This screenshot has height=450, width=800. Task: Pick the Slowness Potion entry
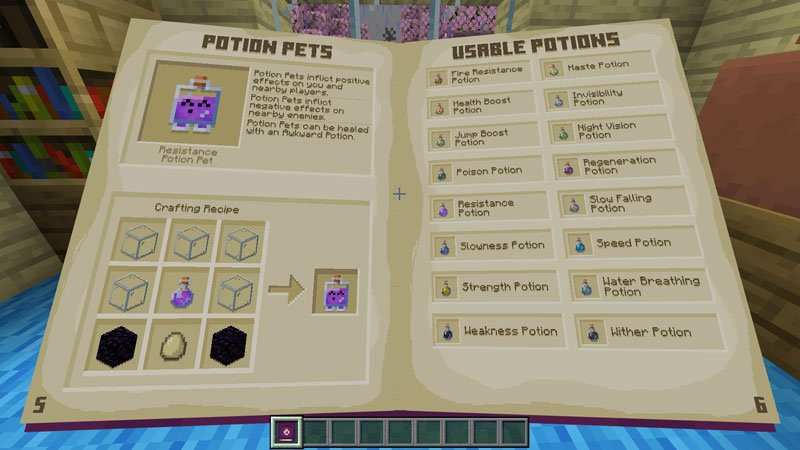point(490,245)
